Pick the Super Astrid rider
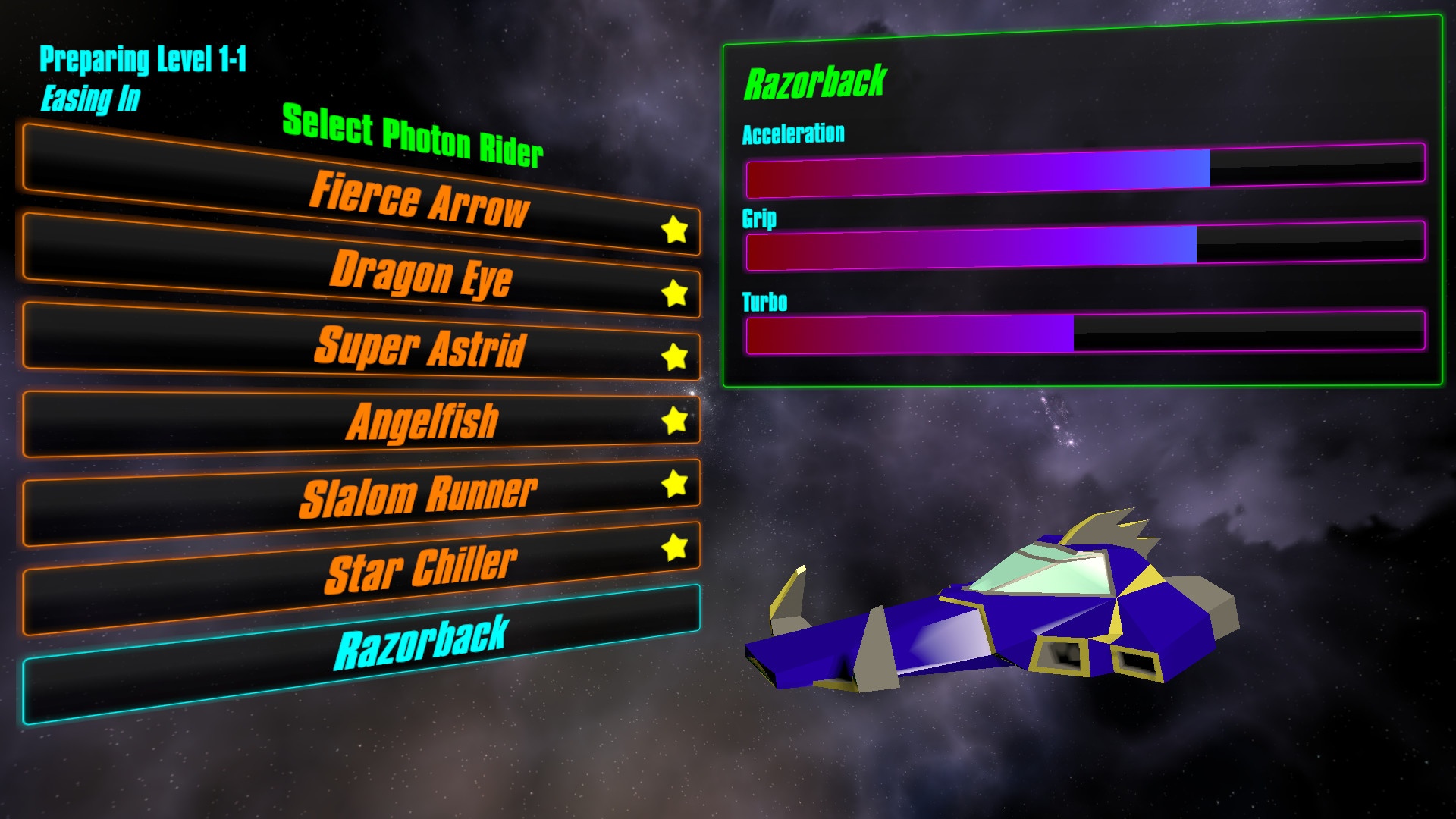Image resolution: width=1456 pixels, height=819 pixels. pyautogui.click(x=420, y=348)
